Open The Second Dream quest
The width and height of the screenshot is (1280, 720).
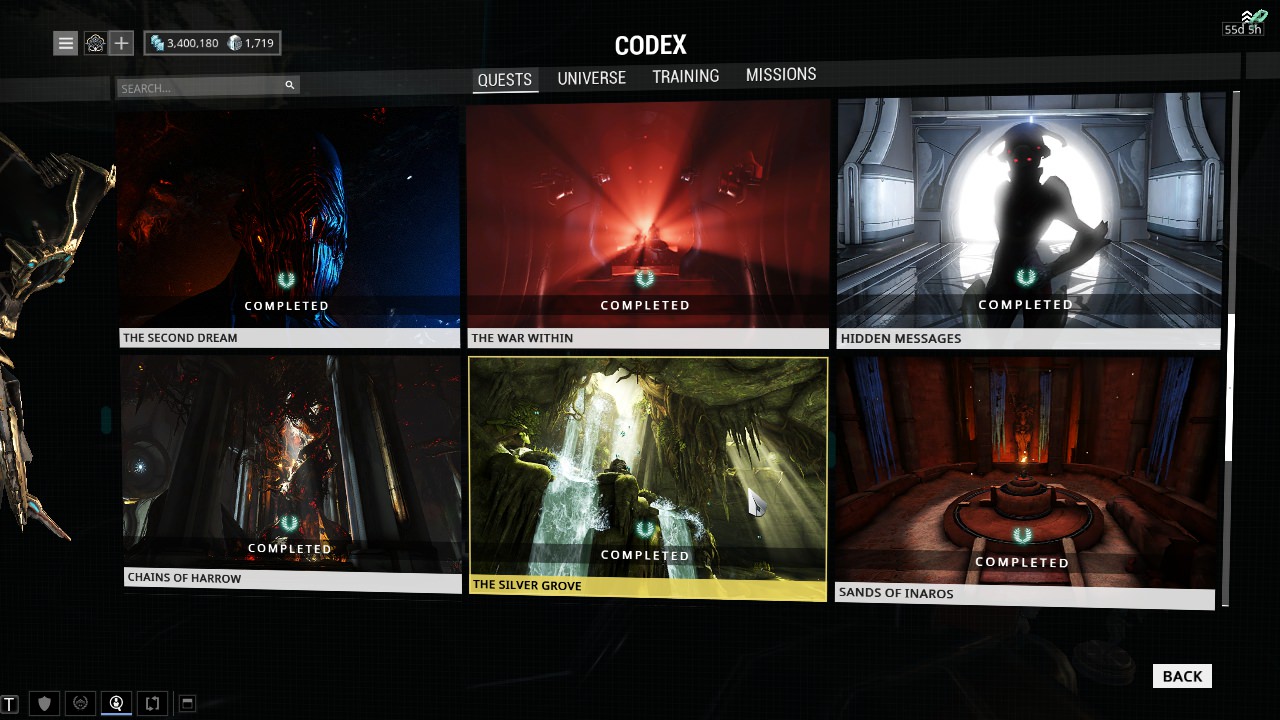[x=289, y=225]
